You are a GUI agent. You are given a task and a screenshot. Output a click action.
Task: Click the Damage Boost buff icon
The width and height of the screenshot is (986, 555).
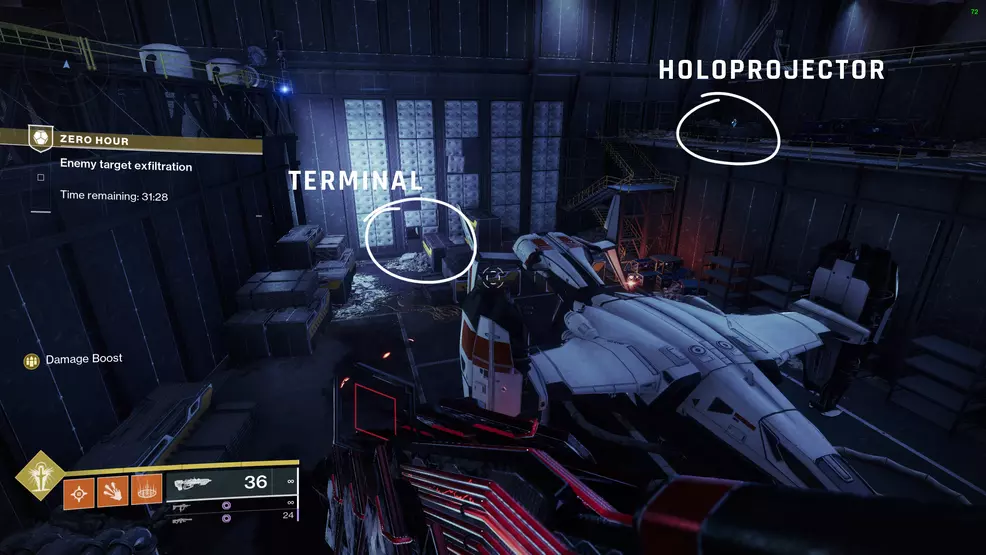[x=32, y=360]
